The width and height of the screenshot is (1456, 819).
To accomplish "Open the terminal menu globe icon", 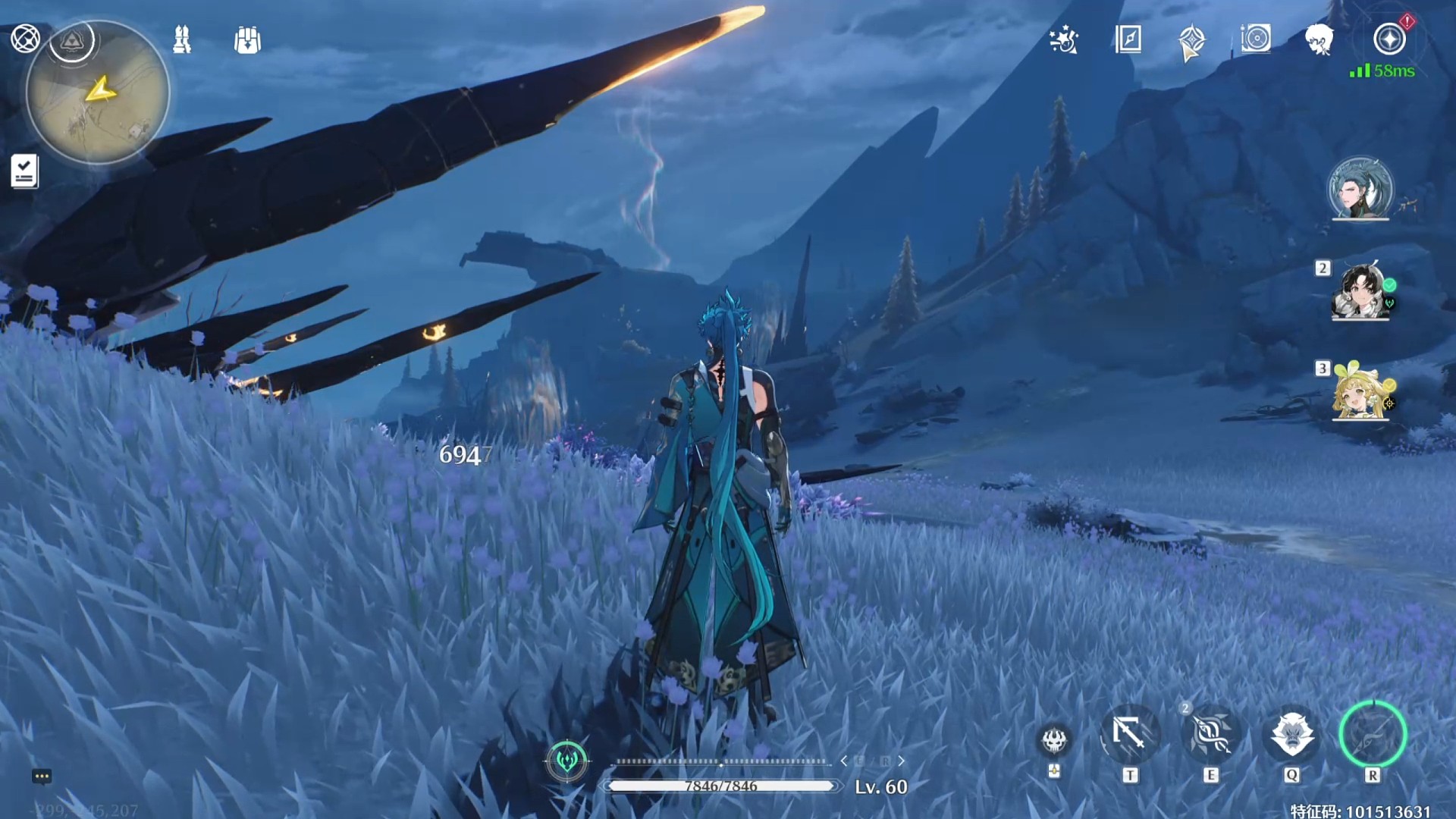I will coord(25,38).
